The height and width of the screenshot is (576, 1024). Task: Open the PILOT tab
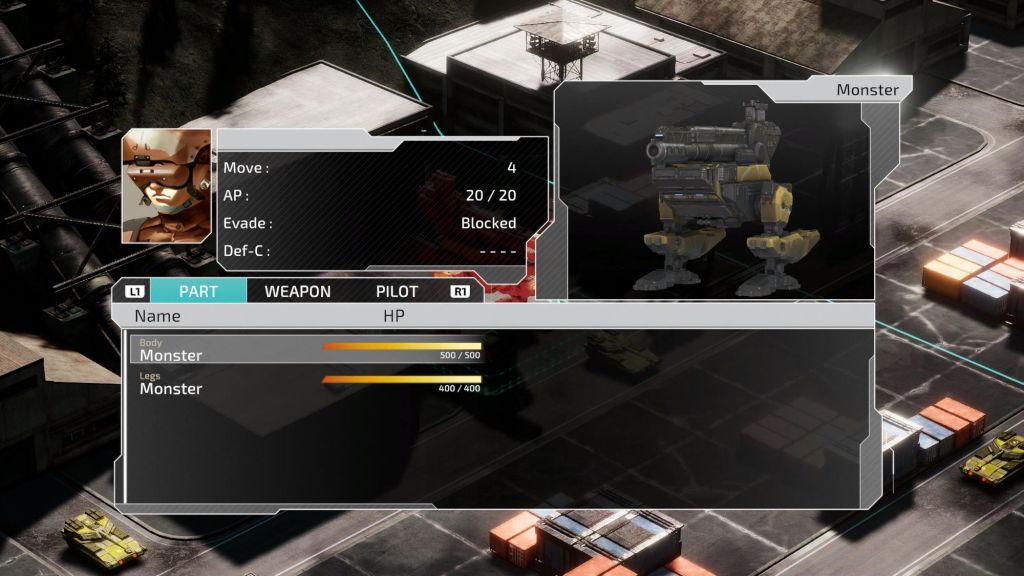point(397,292)
